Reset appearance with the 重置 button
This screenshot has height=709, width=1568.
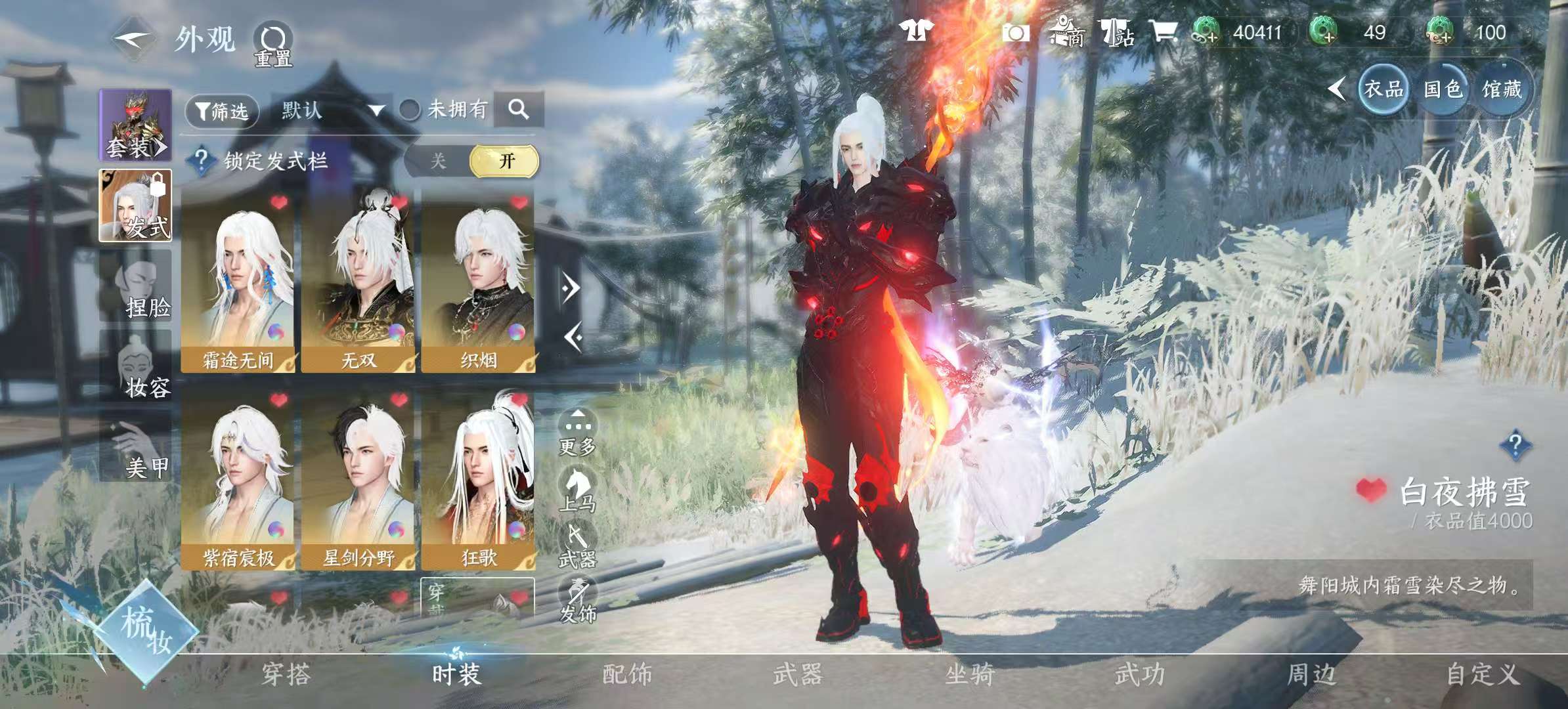point(273,45)
